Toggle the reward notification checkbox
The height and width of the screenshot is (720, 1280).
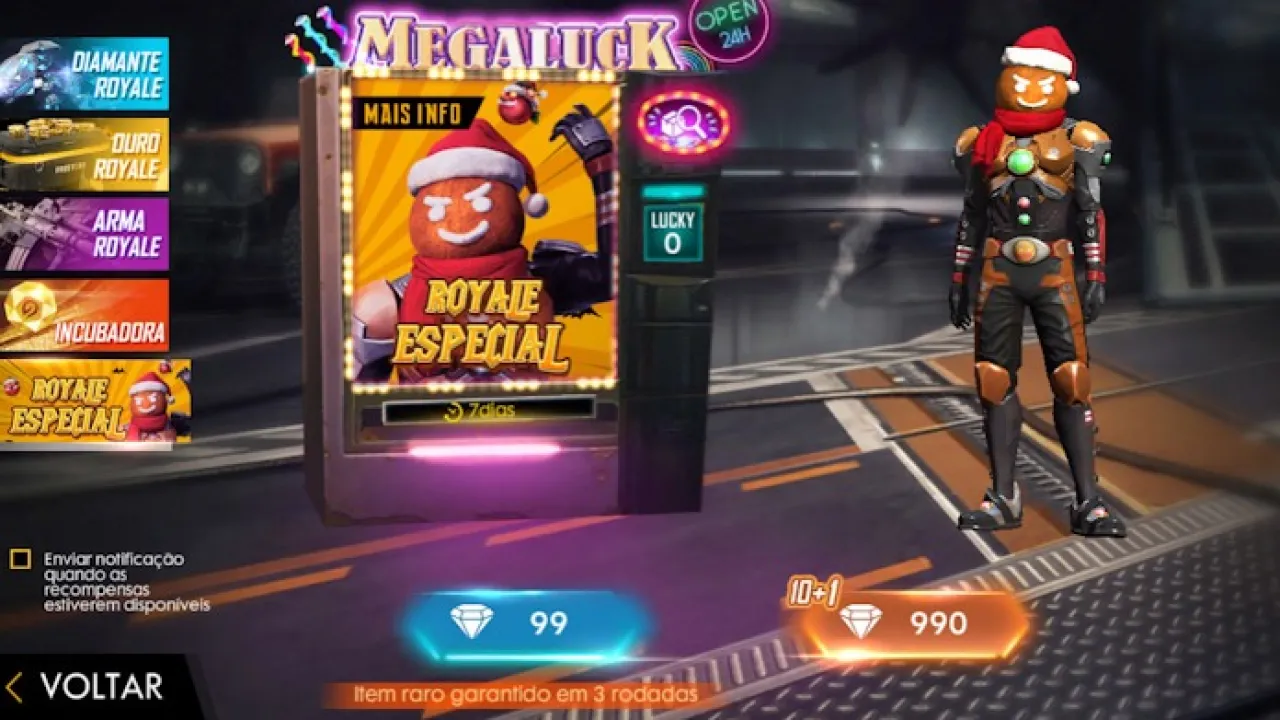coord(20,560)
